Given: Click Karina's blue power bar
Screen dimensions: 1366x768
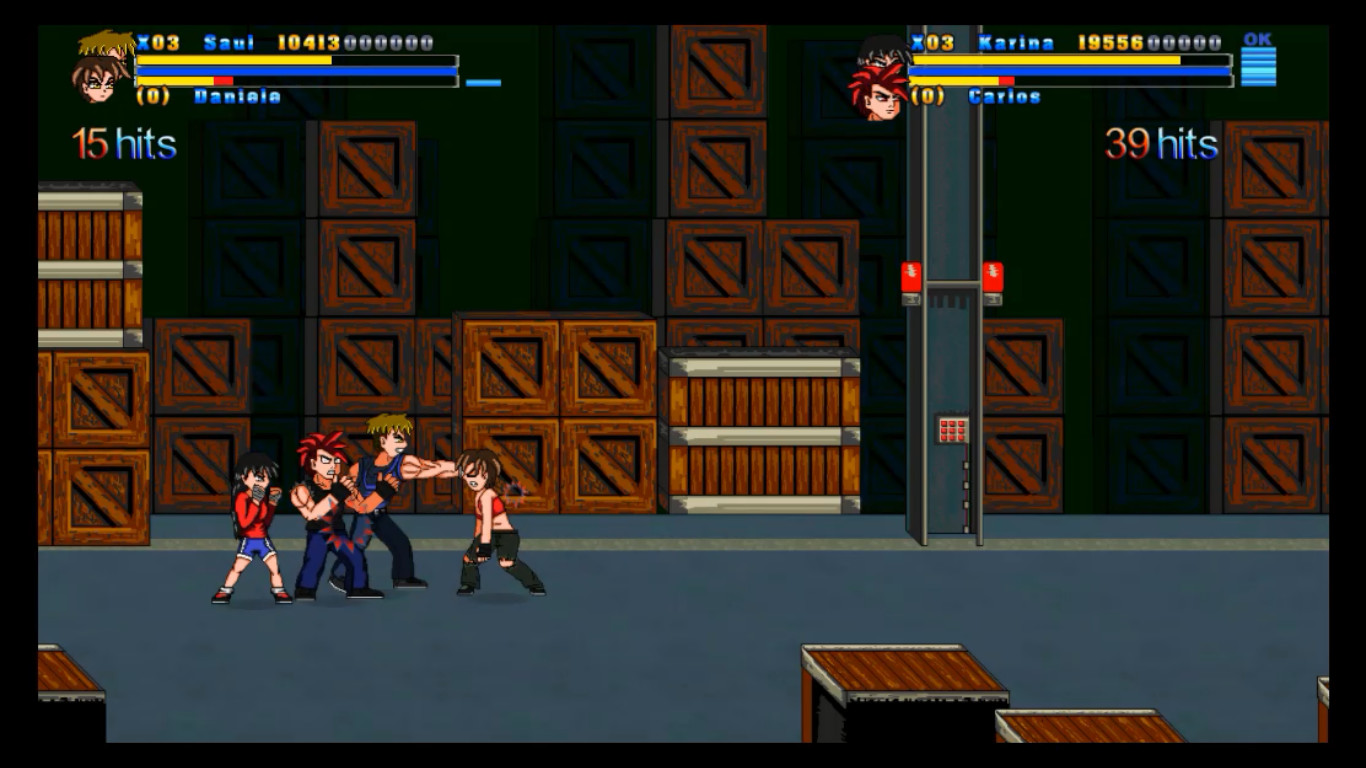Looking at the screenshot, I should 1070,70.
